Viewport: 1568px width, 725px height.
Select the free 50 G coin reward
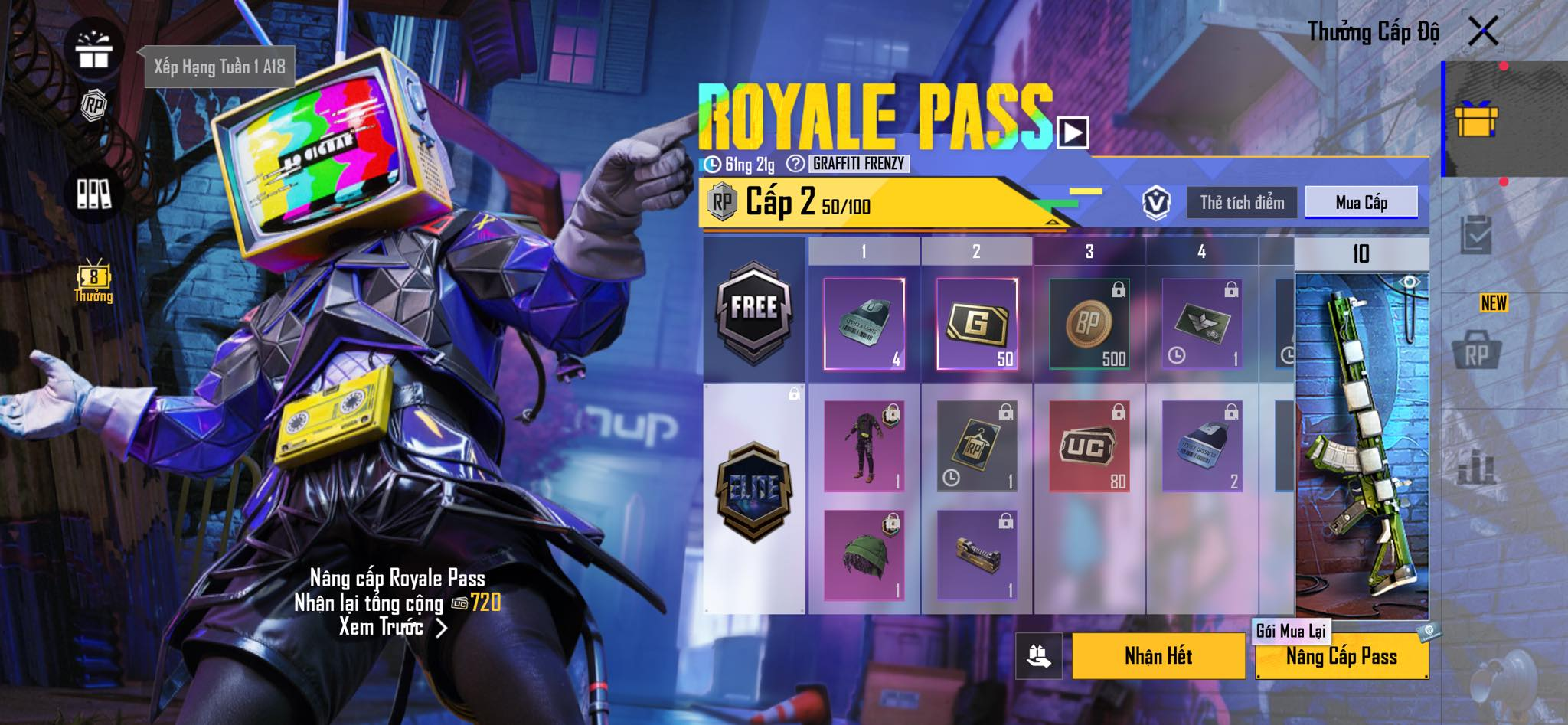977,324
